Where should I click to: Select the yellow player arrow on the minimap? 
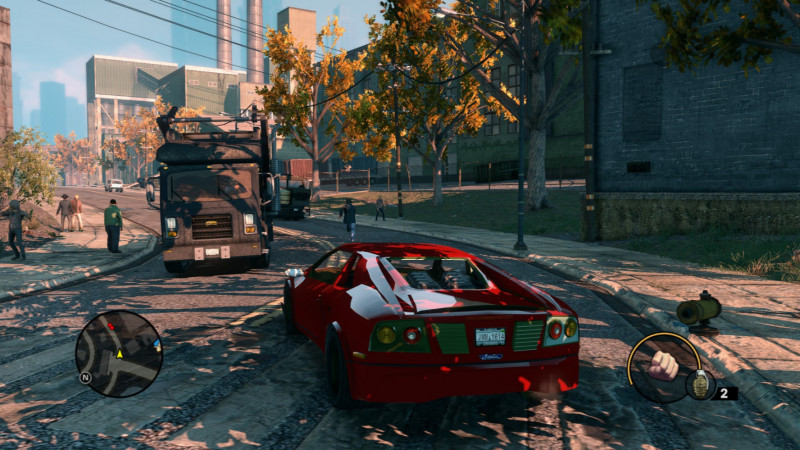coord(119,353)
